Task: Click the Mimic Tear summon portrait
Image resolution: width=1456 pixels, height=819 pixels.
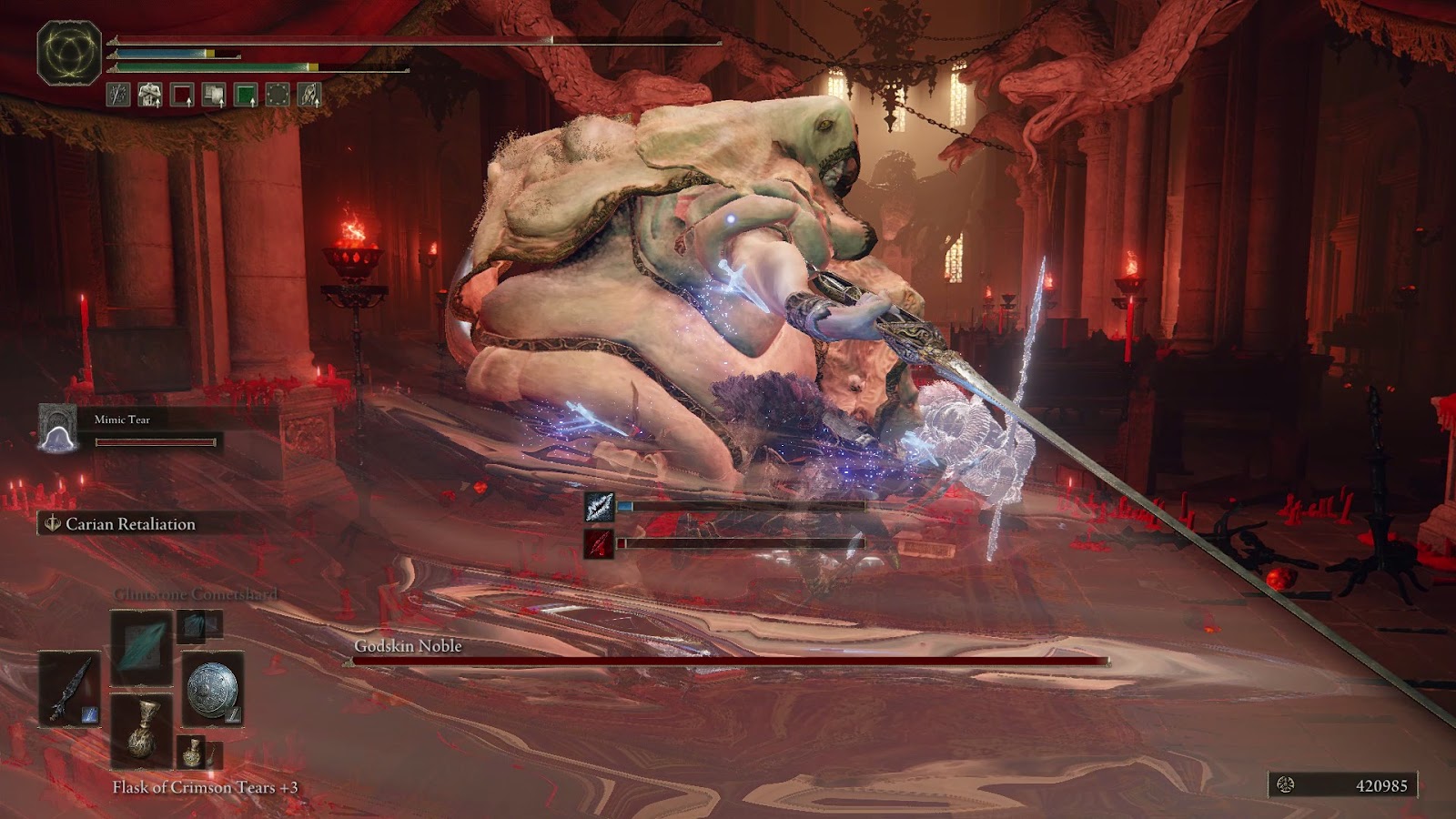Action: pos(57,429)
